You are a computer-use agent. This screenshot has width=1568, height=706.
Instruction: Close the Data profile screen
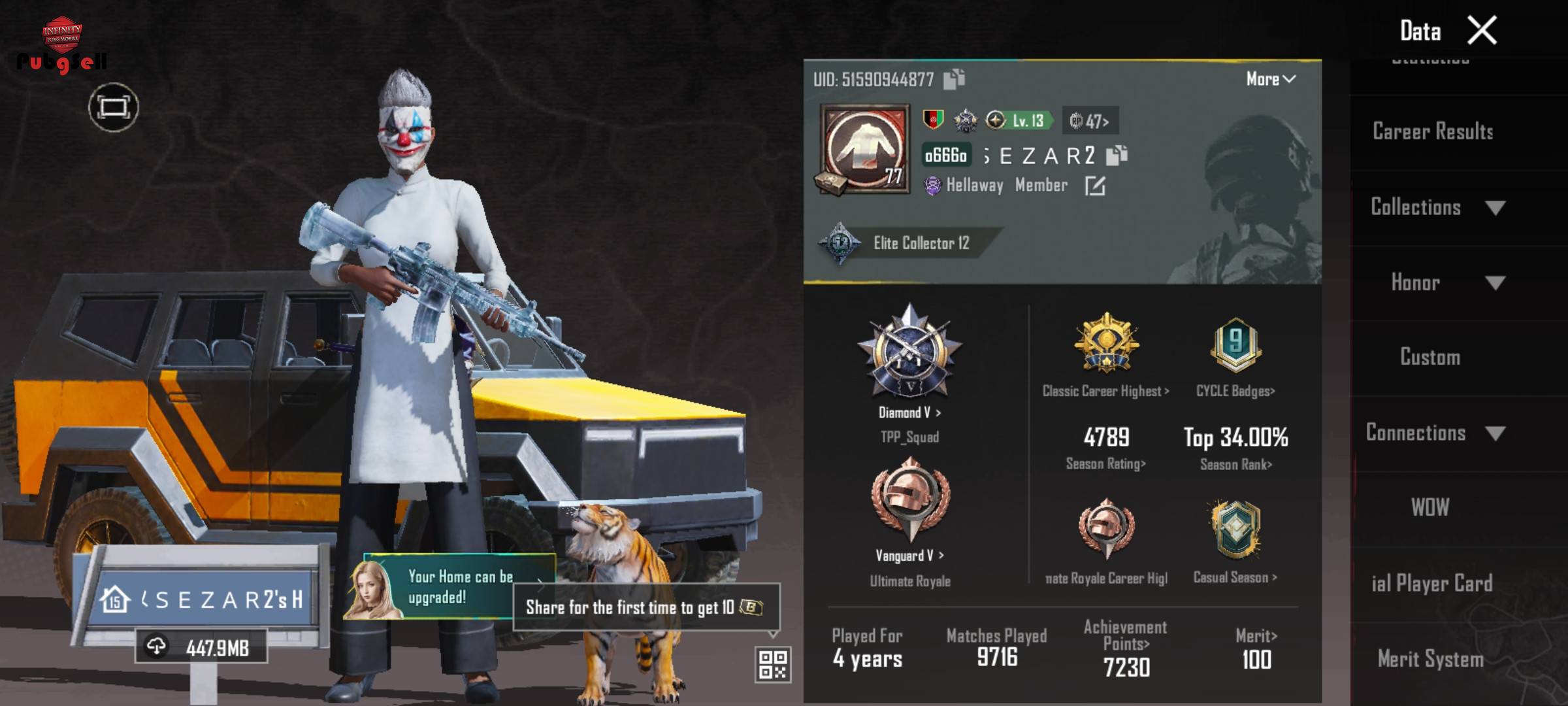pos(1482,31)
